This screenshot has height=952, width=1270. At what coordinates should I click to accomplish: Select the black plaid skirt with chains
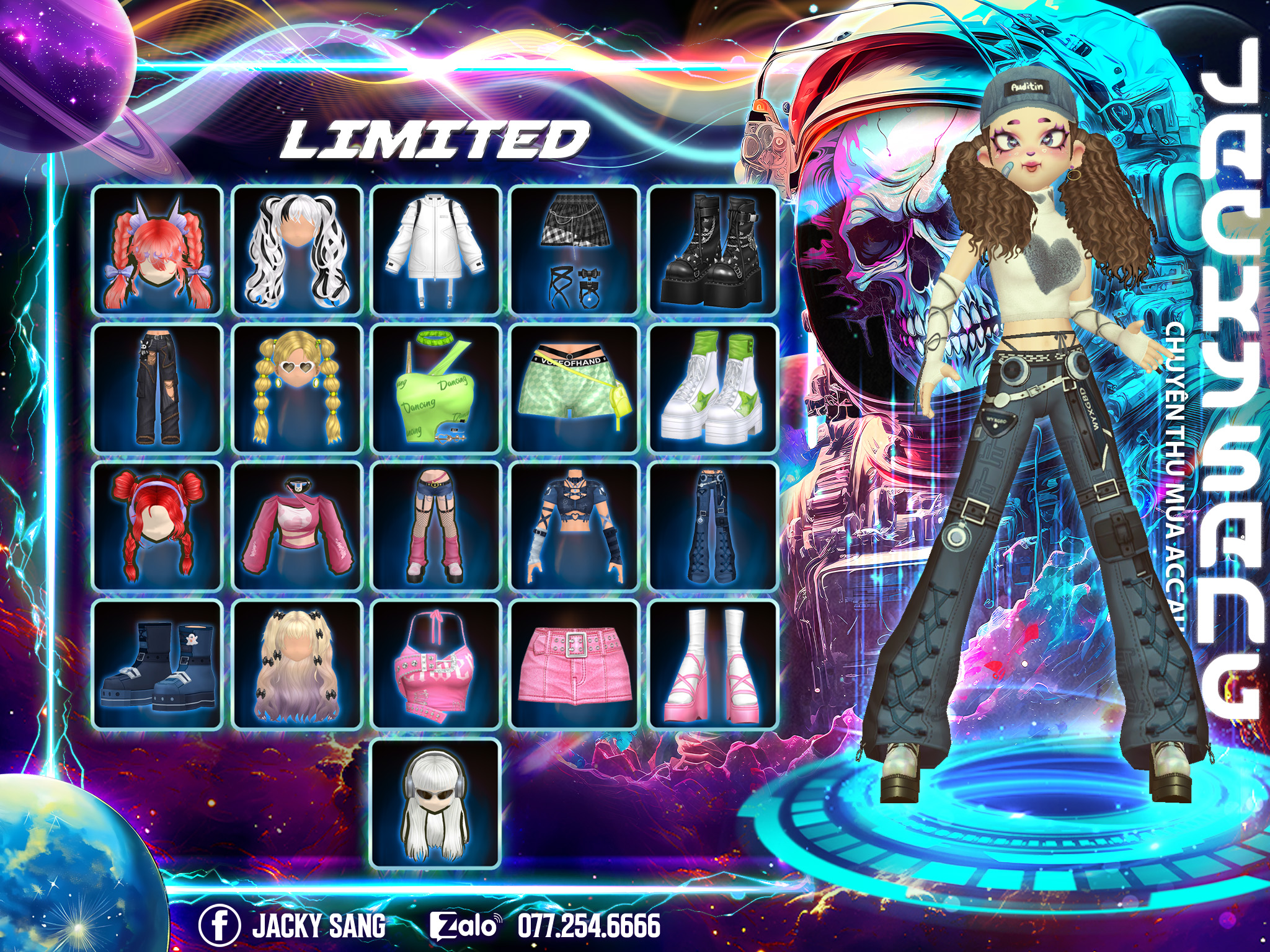point(574,250)
